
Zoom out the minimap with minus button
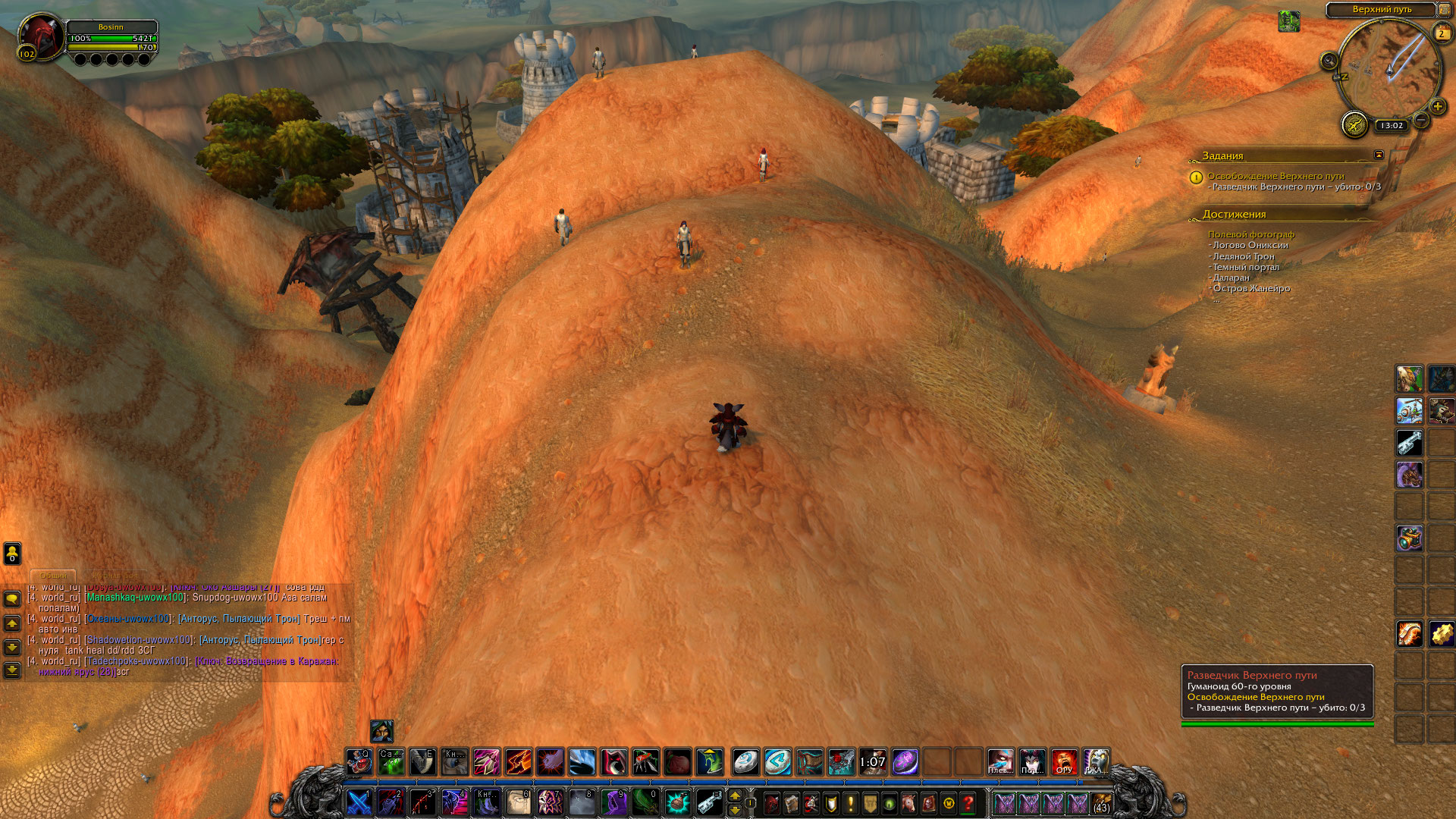pos(1421,120)
